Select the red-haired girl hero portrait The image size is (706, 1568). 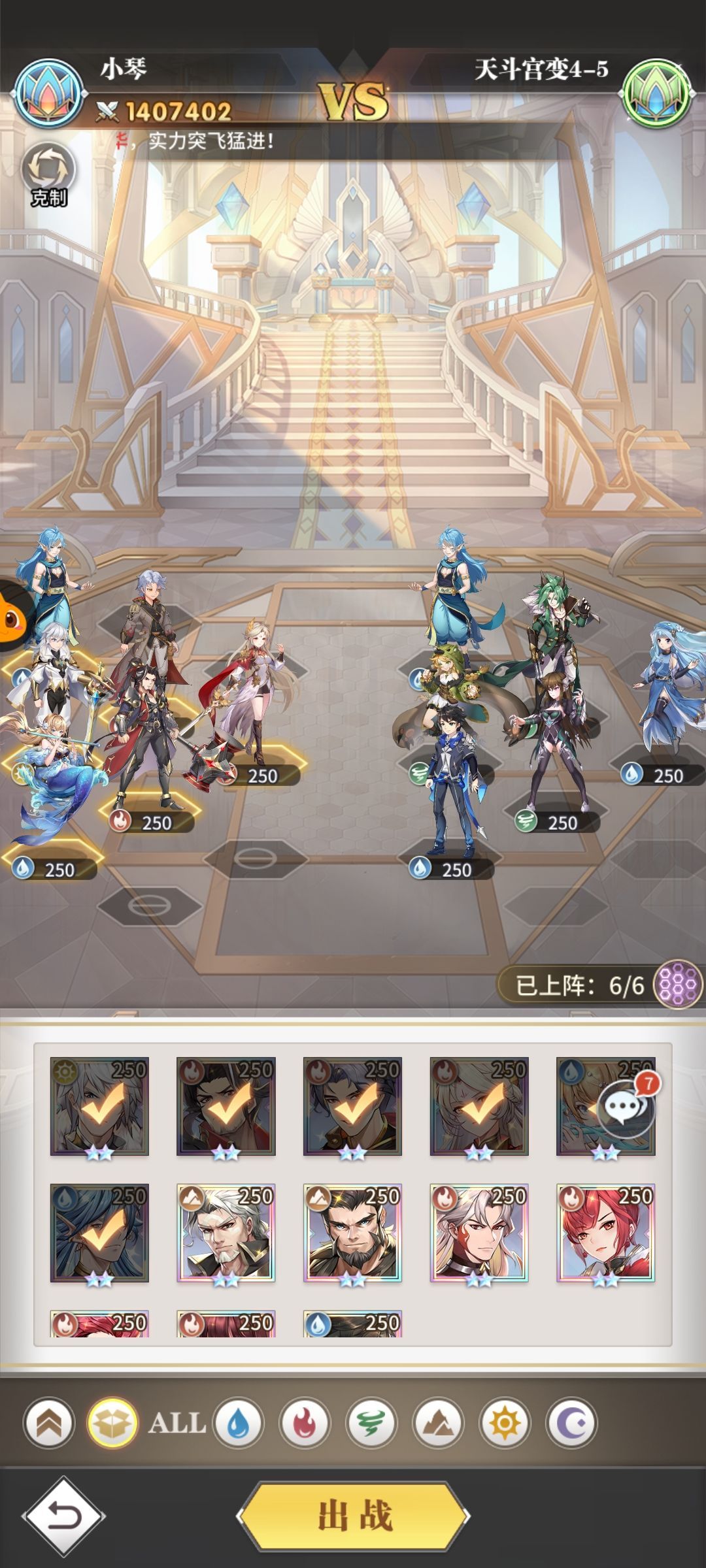[605, 1232]
